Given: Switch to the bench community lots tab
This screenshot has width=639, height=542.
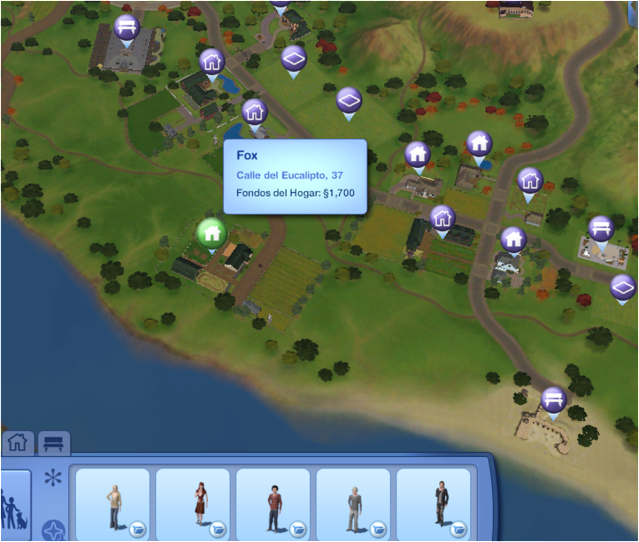Looking at the screenshot, I should click(53, 443).
